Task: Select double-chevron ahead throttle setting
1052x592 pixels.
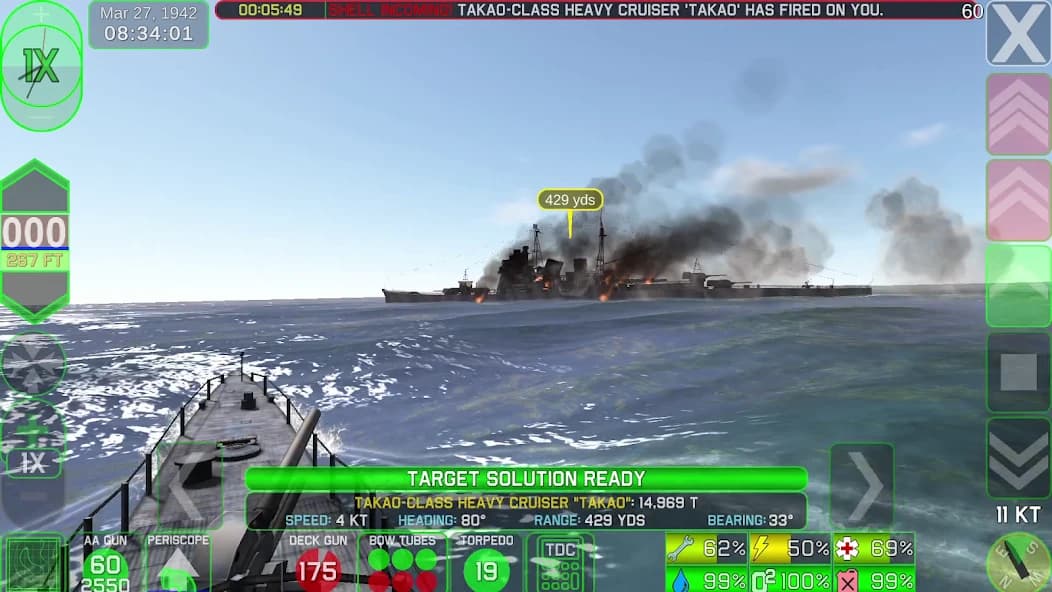Action: pos(1018,200)
